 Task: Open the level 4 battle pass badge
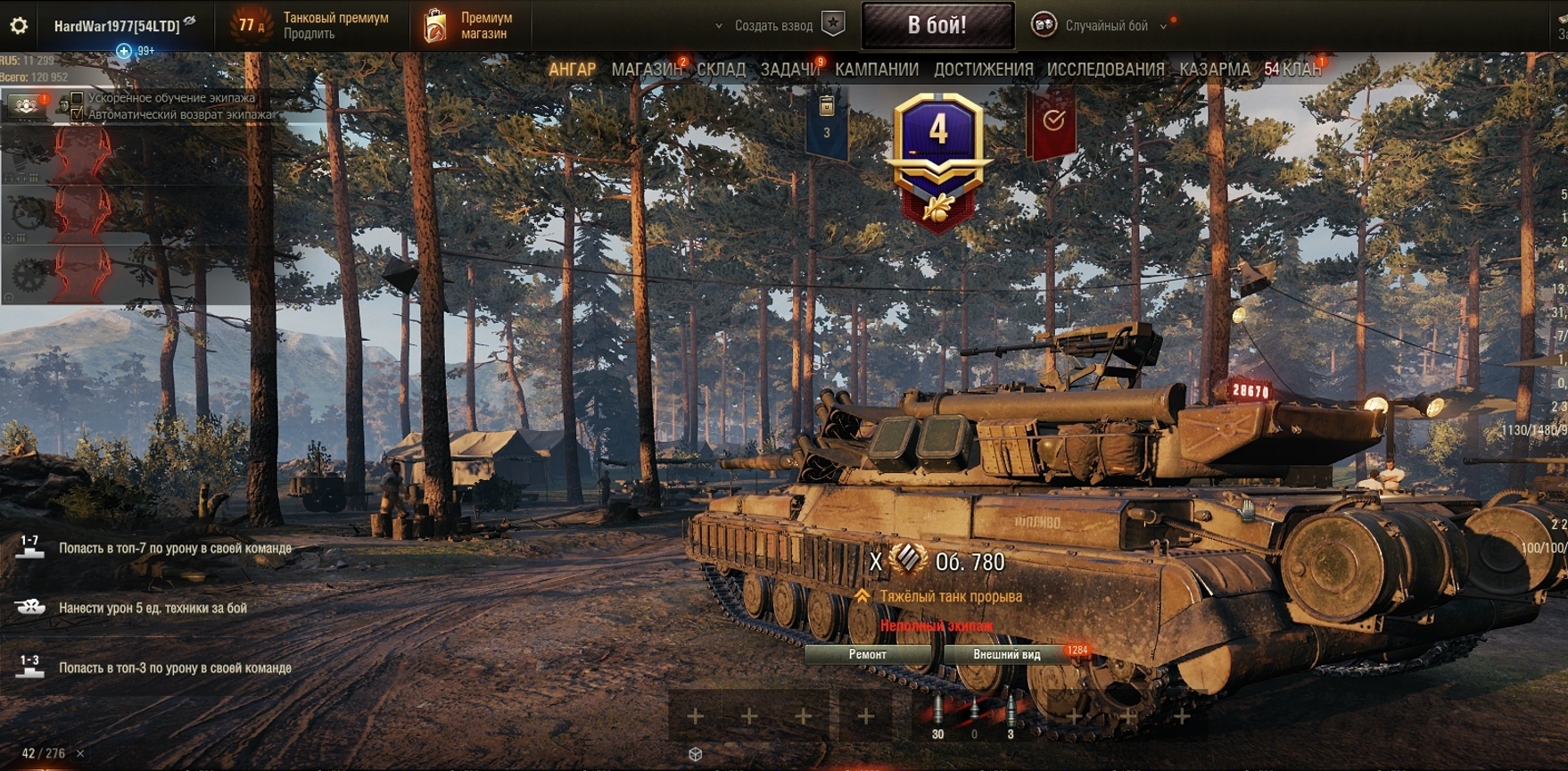coord(938,152)
